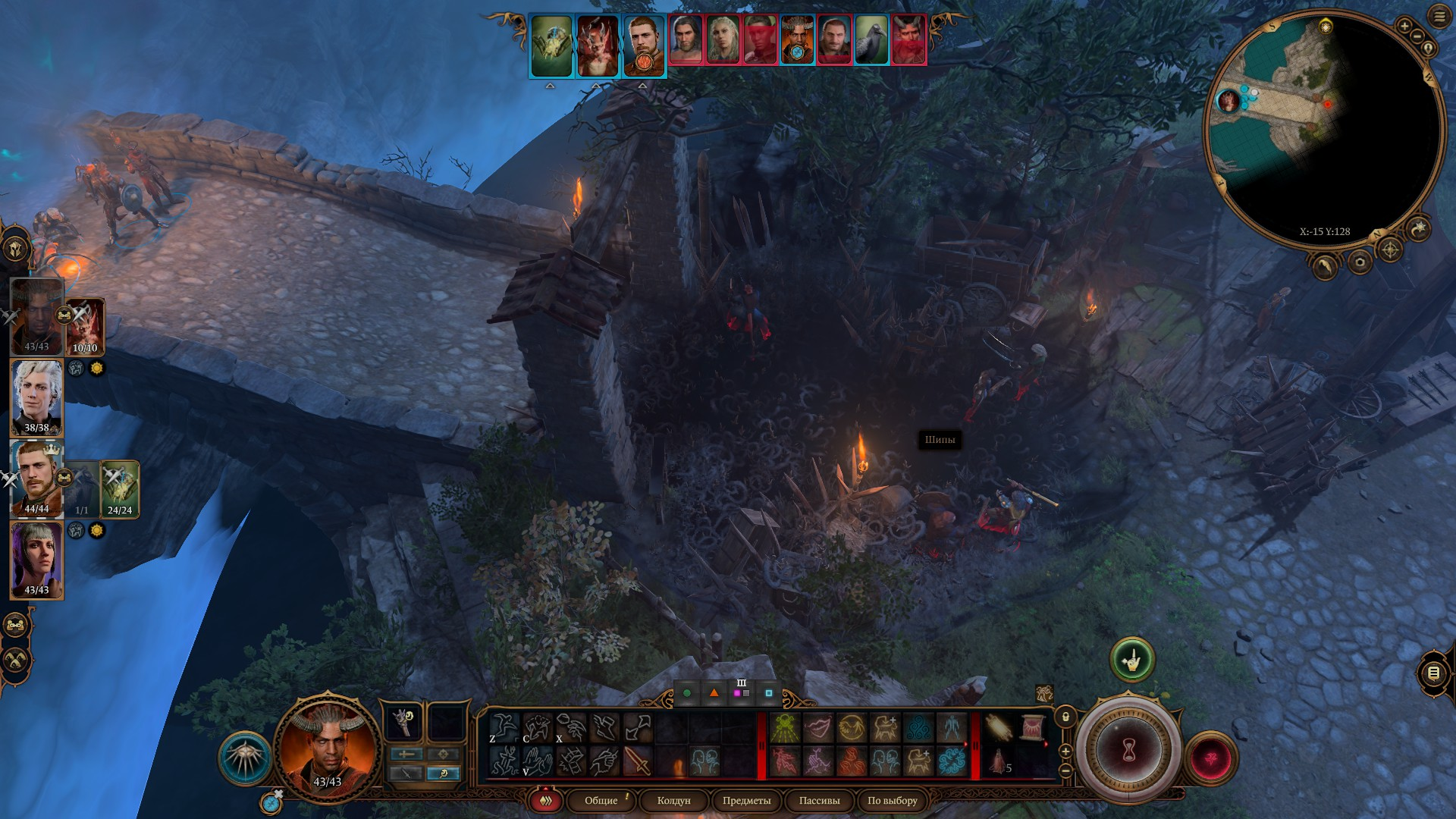Cast the yellow skull spell in hotbar
1456x819 pixels.
pos(785,728)
